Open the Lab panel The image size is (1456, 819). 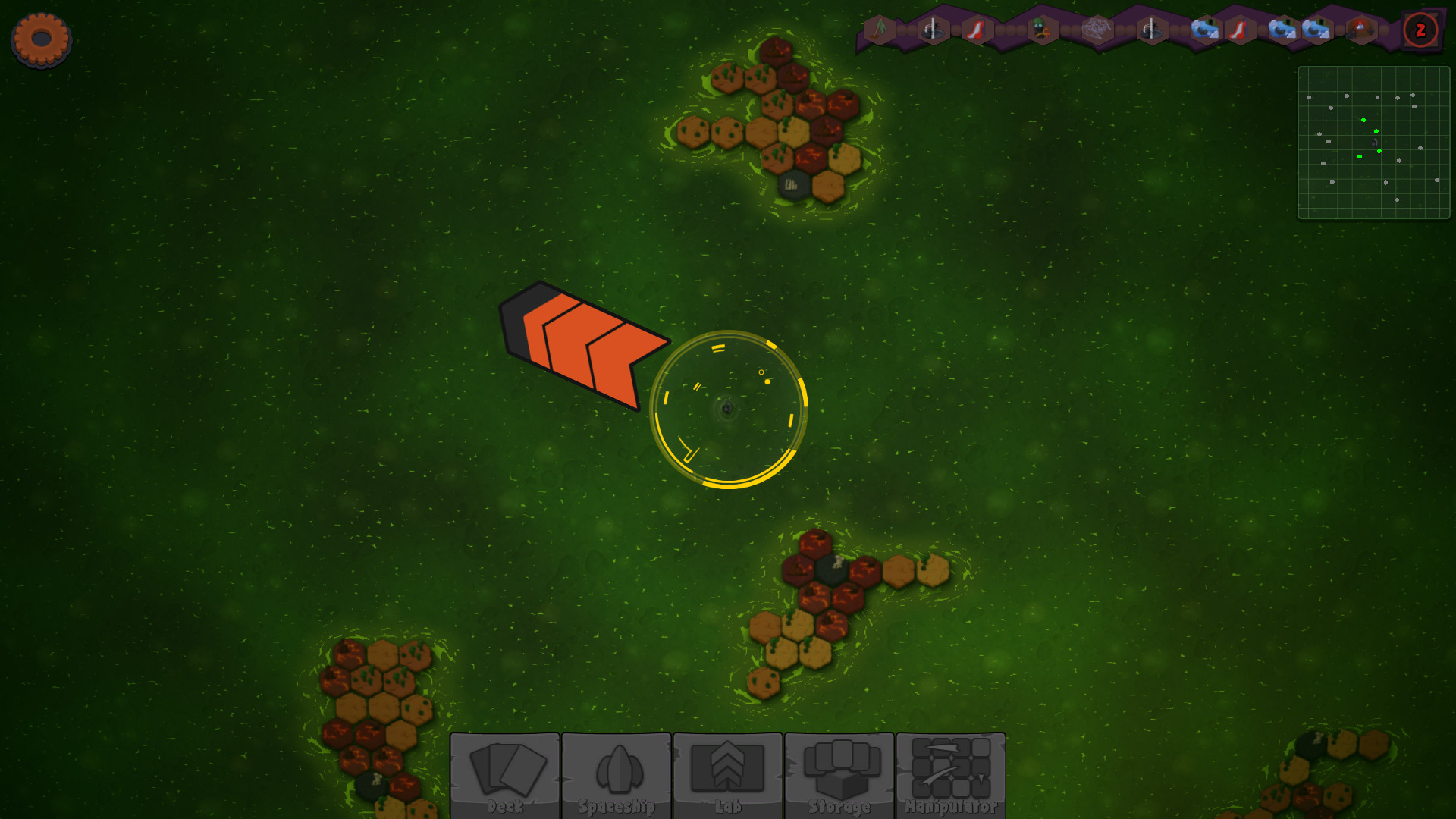[x=728, y=775]
